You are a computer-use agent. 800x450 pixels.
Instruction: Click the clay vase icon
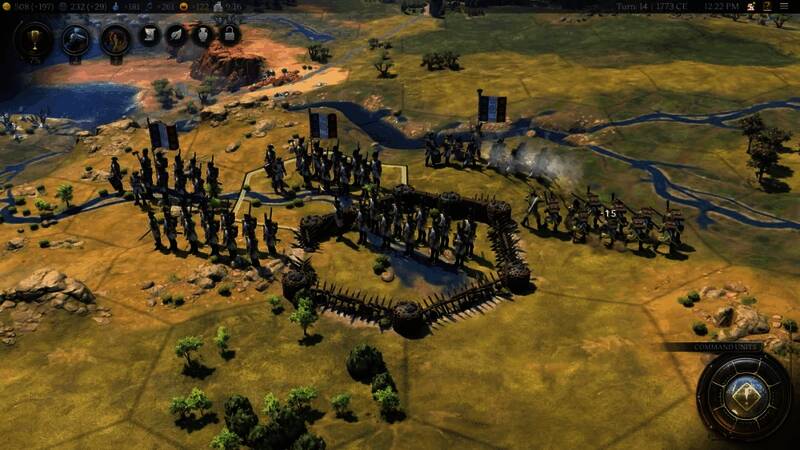pos(203,35)
